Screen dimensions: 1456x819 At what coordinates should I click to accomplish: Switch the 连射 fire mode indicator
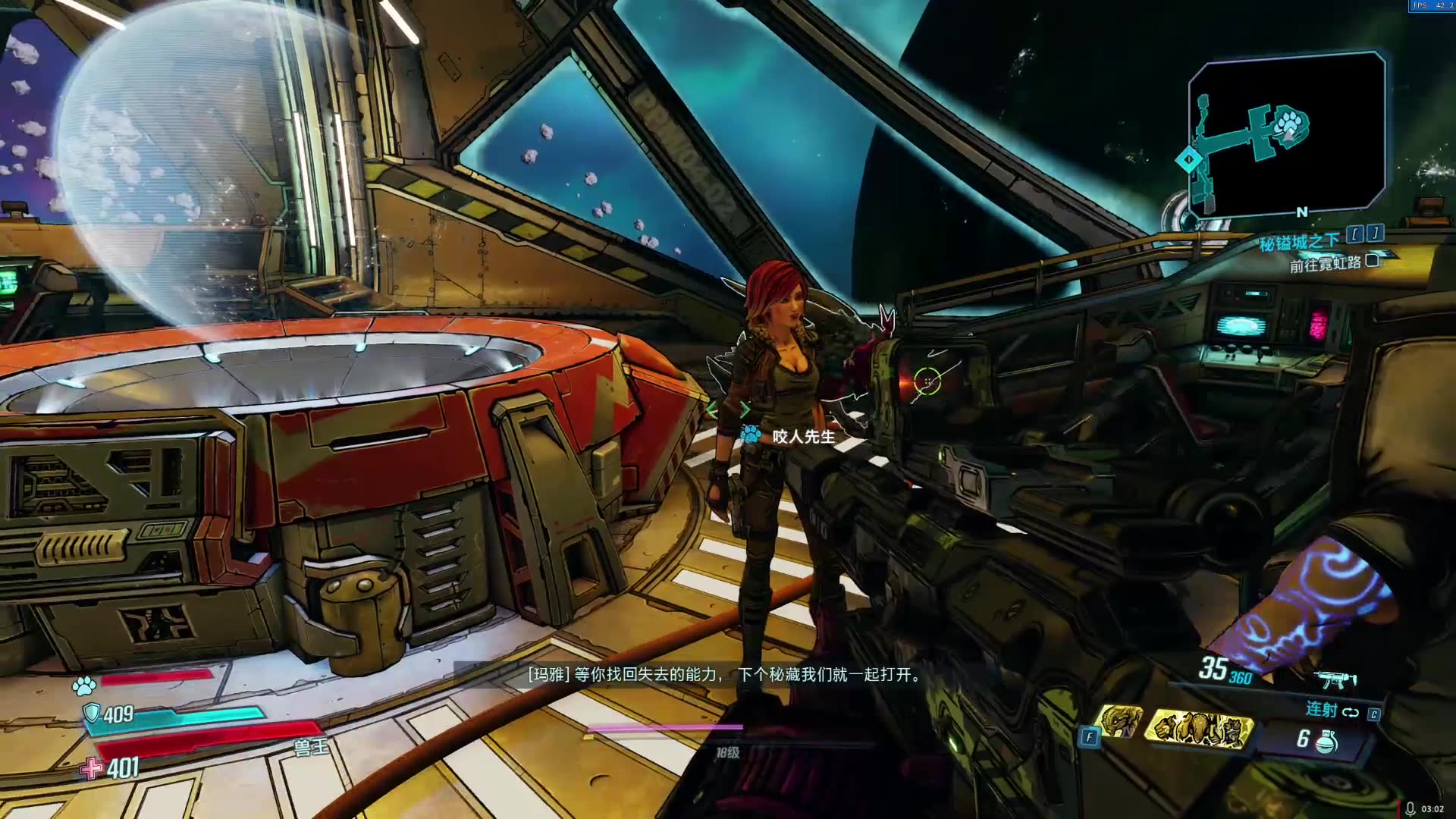tap(1331, 710)
